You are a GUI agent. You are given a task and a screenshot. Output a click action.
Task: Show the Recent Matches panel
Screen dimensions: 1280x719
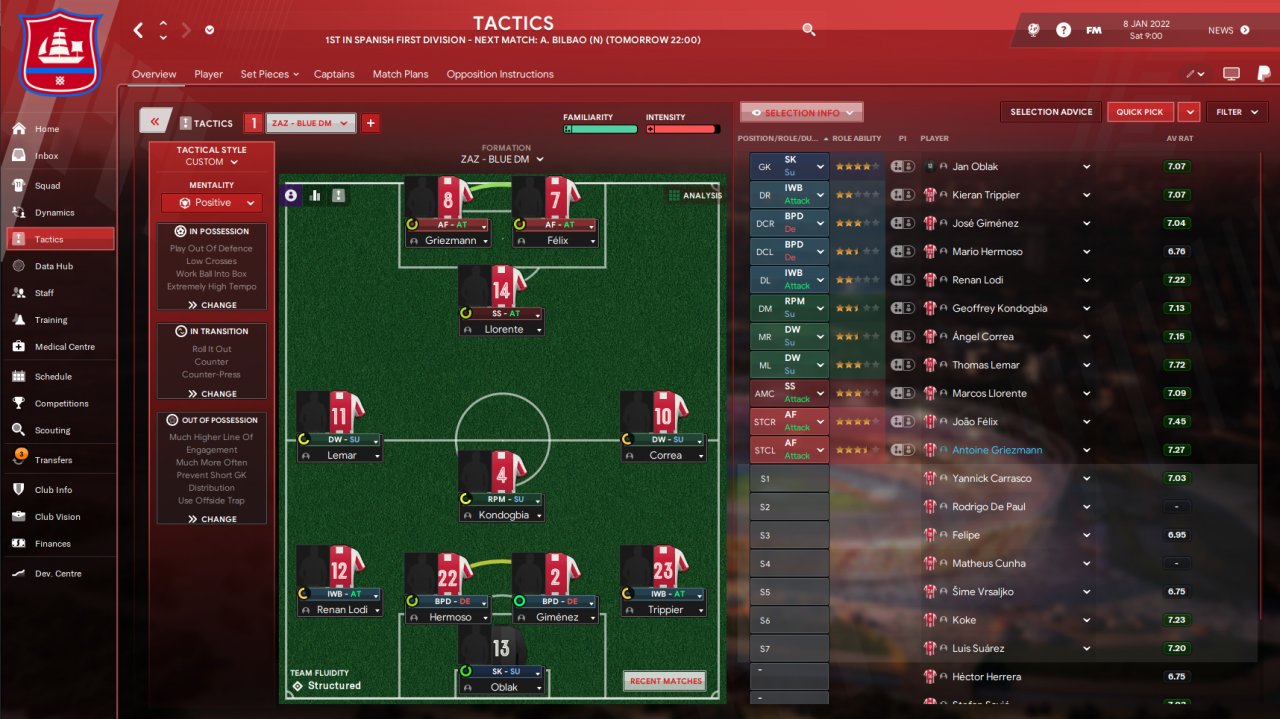pos(665,681)
